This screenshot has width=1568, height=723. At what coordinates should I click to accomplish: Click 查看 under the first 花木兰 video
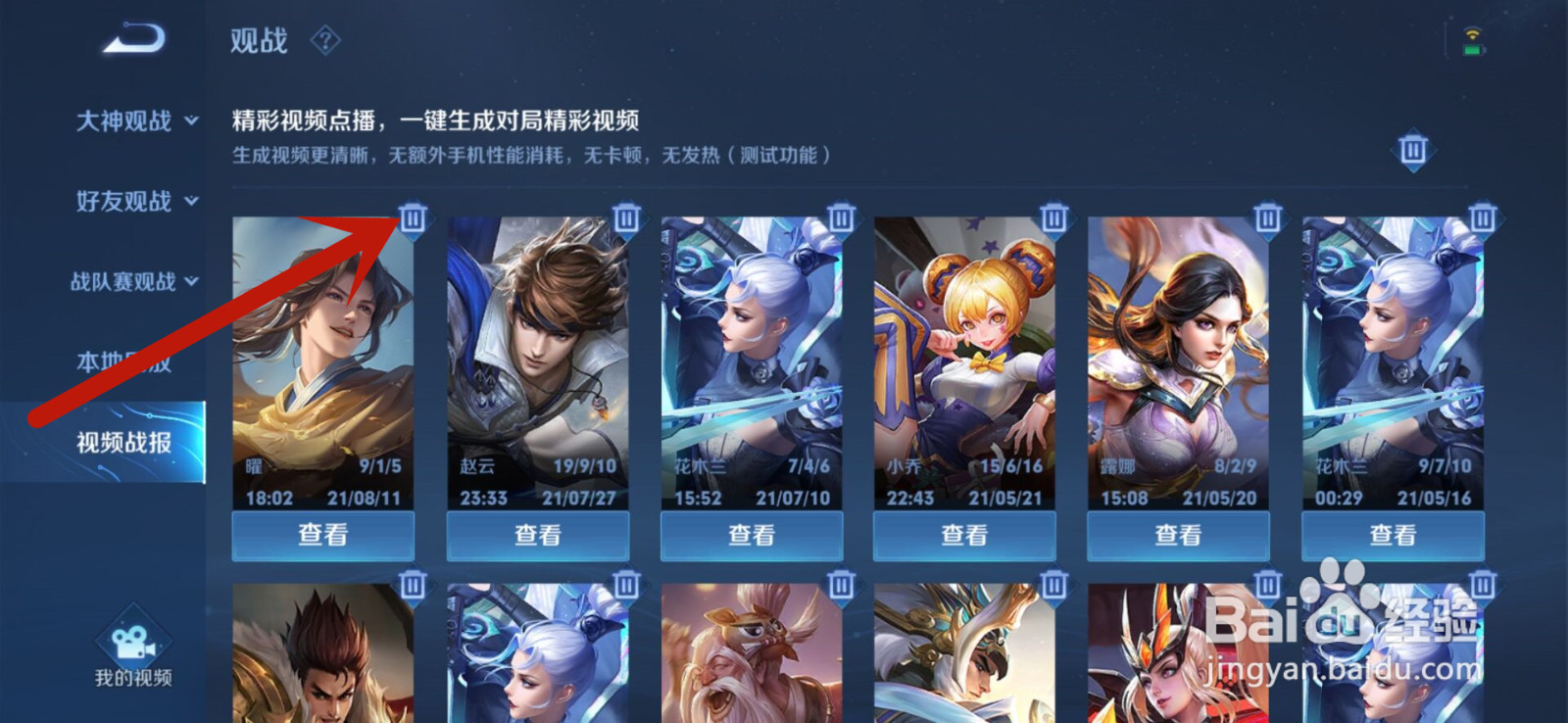tap(751, 535)
